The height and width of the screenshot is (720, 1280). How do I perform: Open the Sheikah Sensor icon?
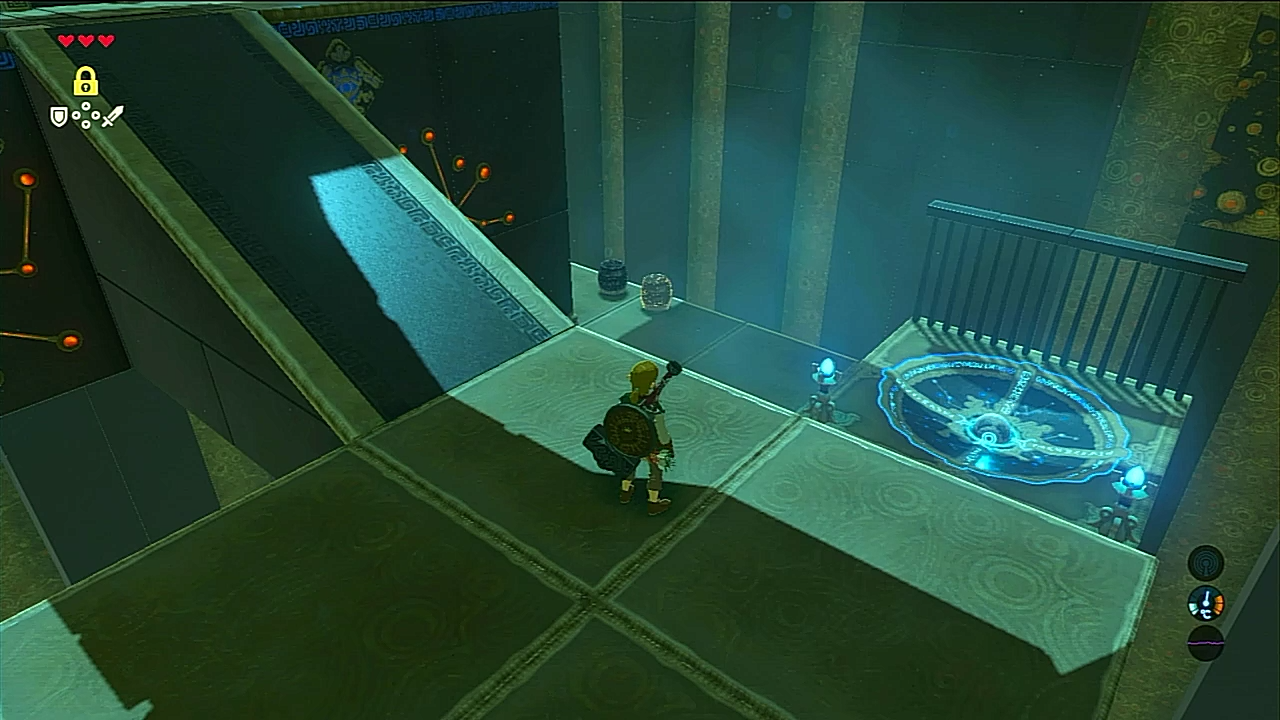pos(1206,562)
